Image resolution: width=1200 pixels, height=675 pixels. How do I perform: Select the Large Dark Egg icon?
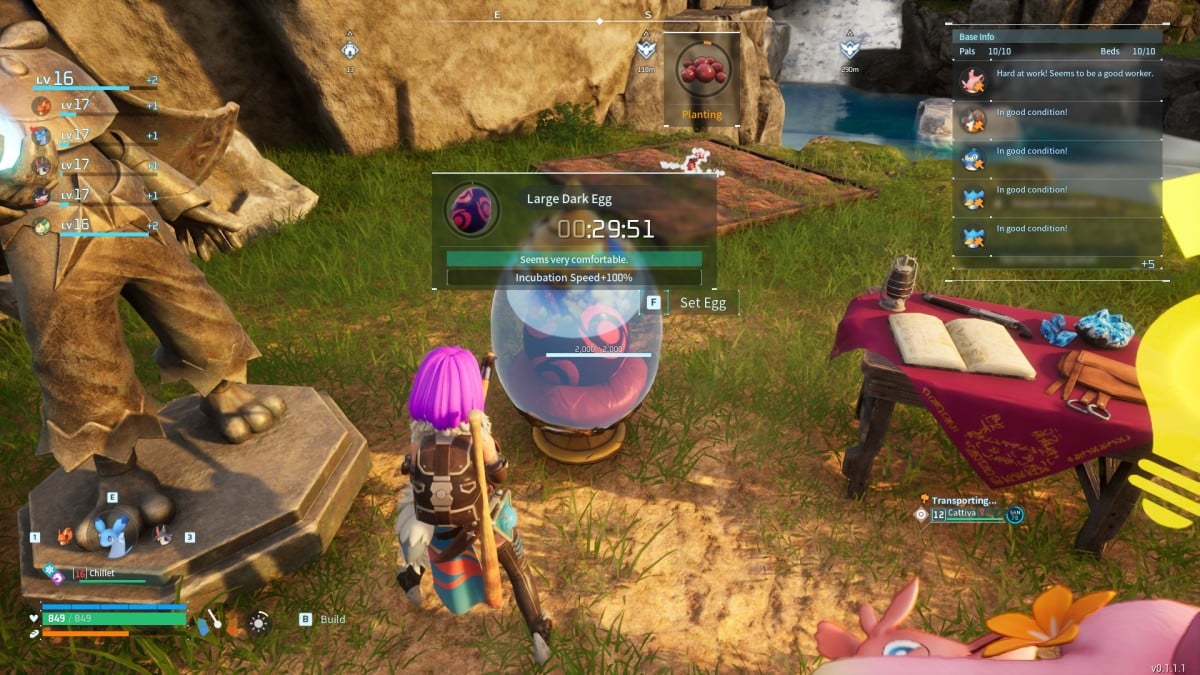coord(472,210)
